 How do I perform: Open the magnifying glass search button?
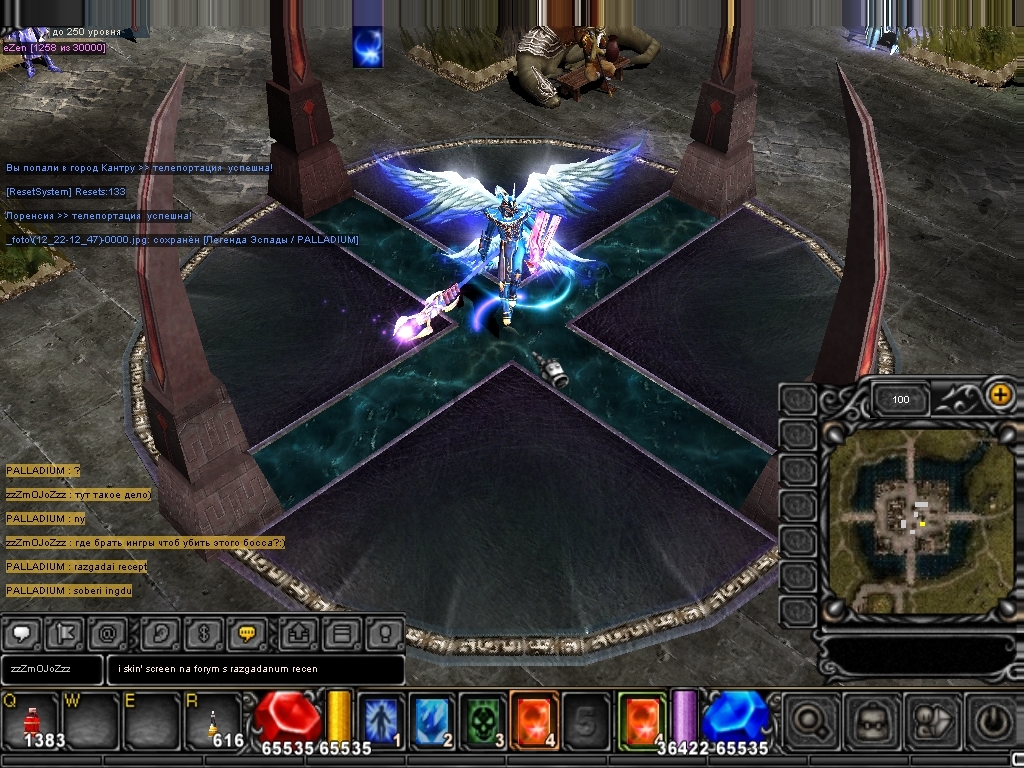point(810,718)
